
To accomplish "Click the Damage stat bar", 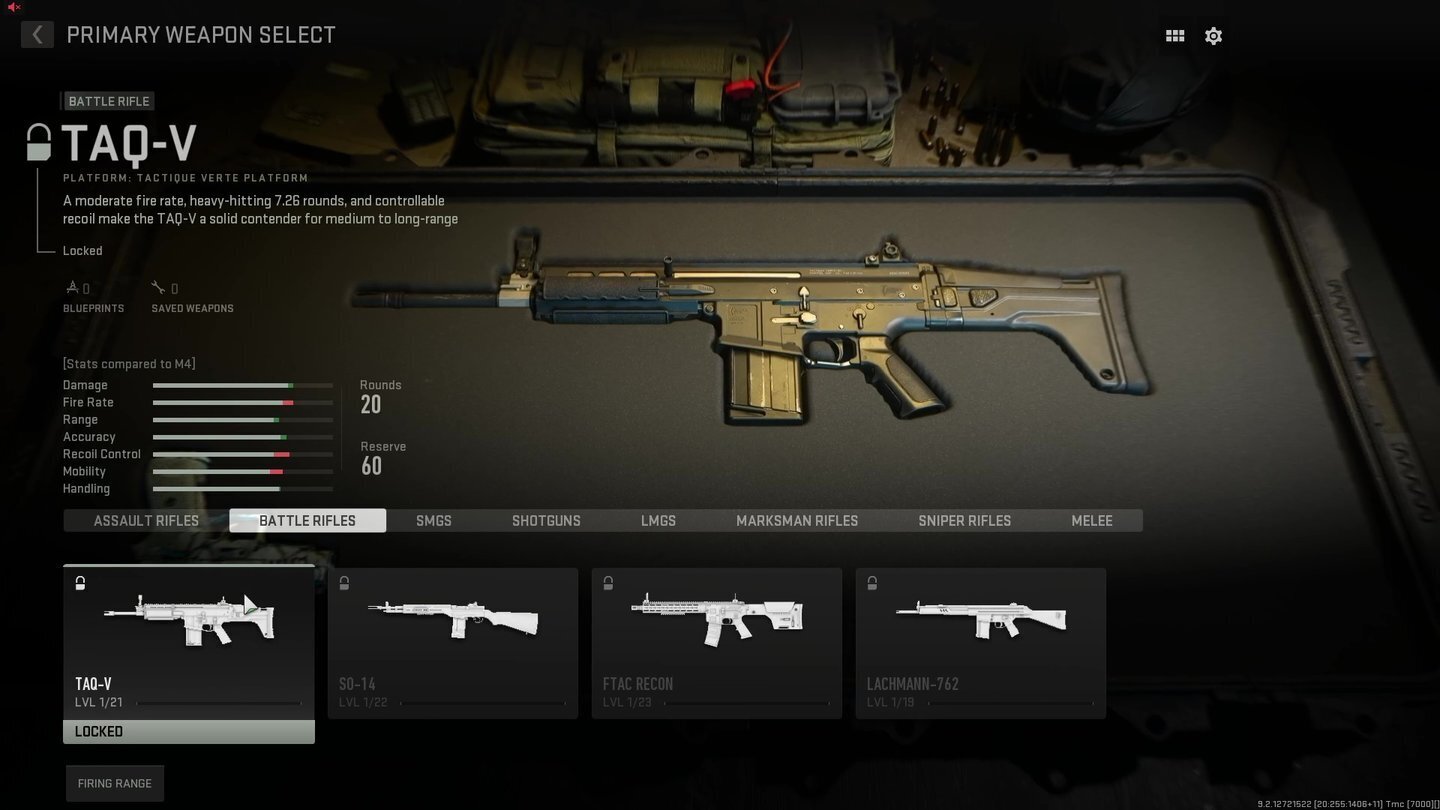I will point(242,385).
